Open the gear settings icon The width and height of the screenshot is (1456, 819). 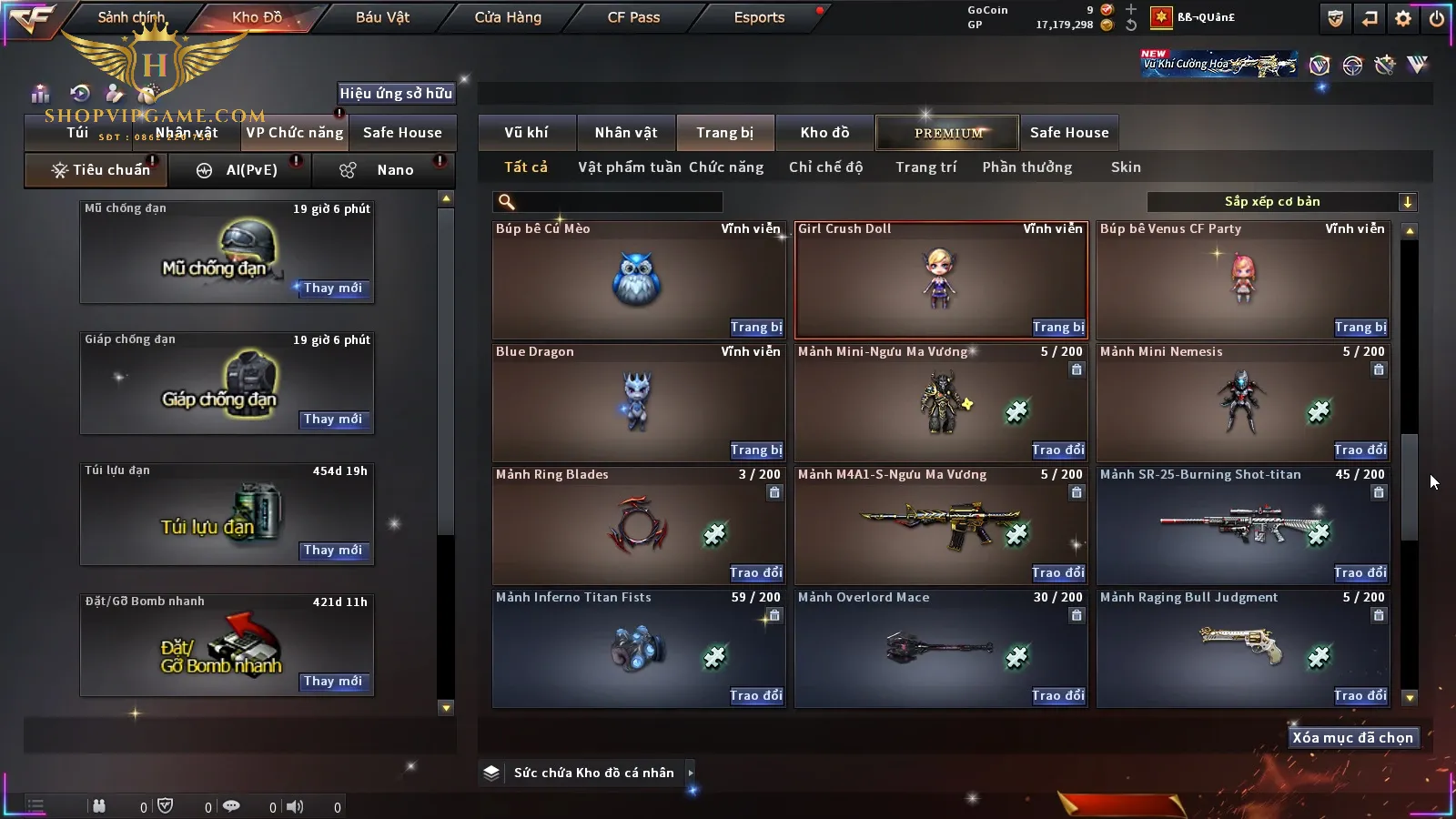point(1403,18)
